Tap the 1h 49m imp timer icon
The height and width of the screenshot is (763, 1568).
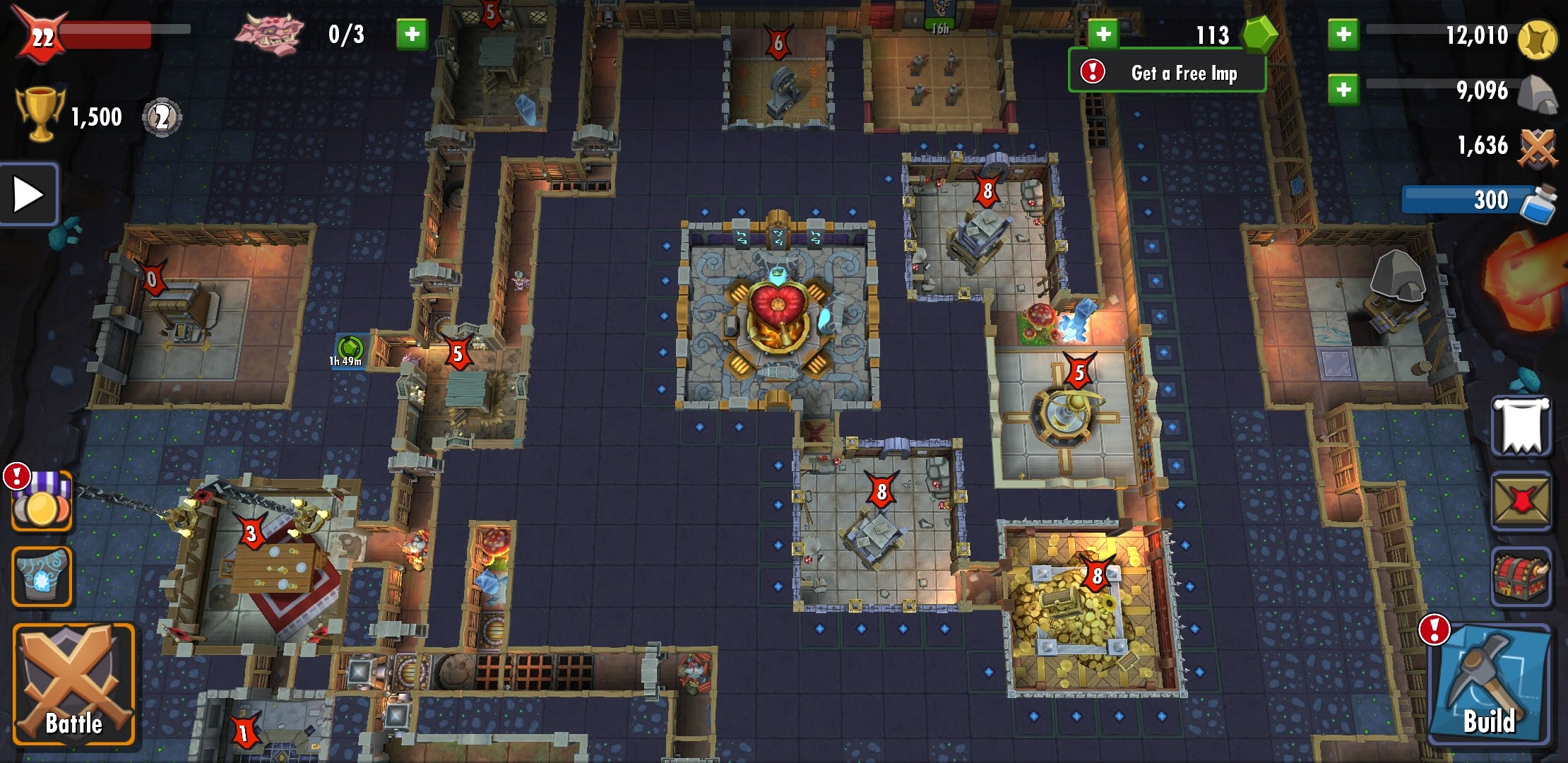349,350
